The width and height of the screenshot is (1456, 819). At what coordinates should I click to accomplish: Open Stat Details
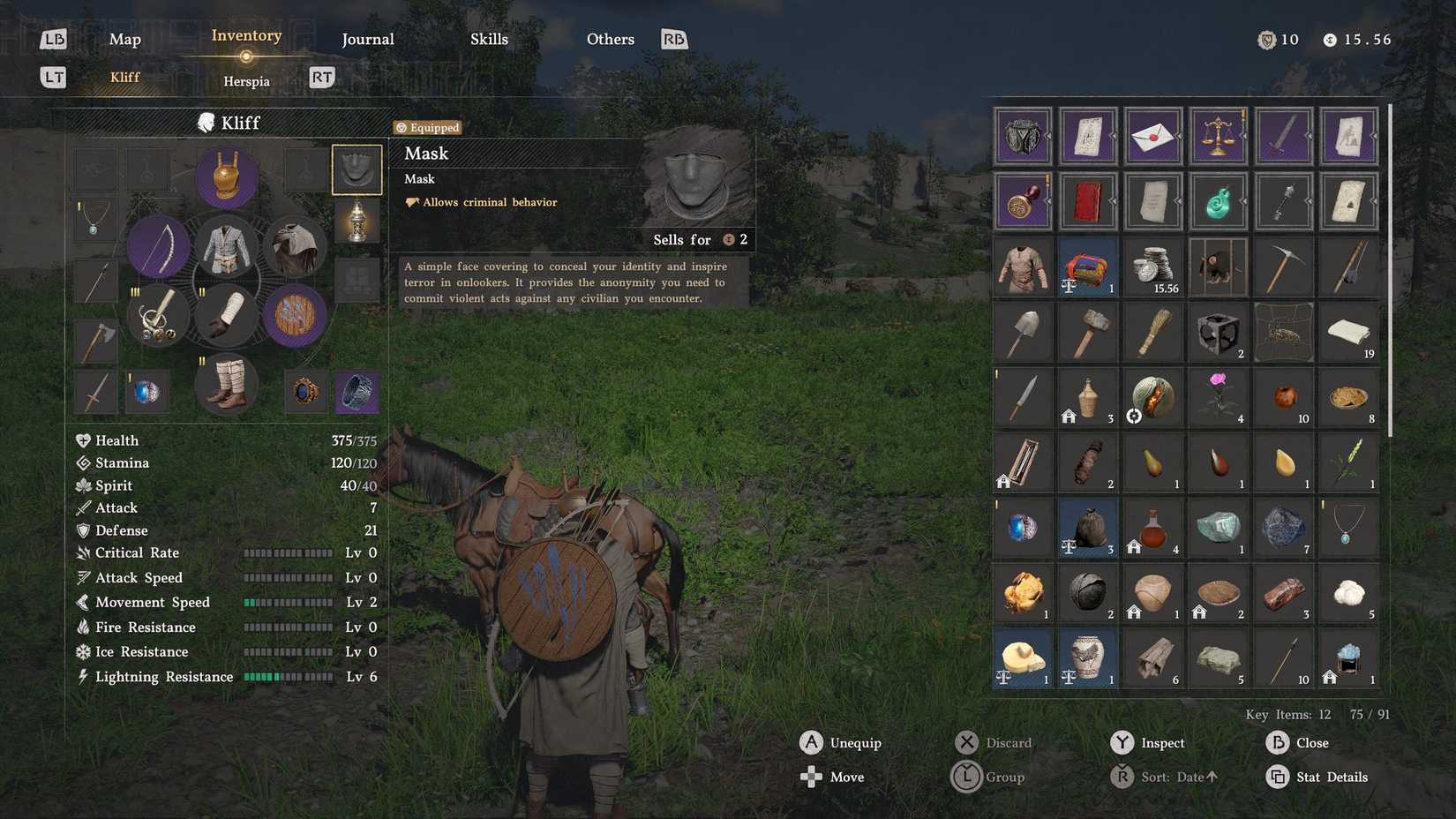click(1331, 777)
